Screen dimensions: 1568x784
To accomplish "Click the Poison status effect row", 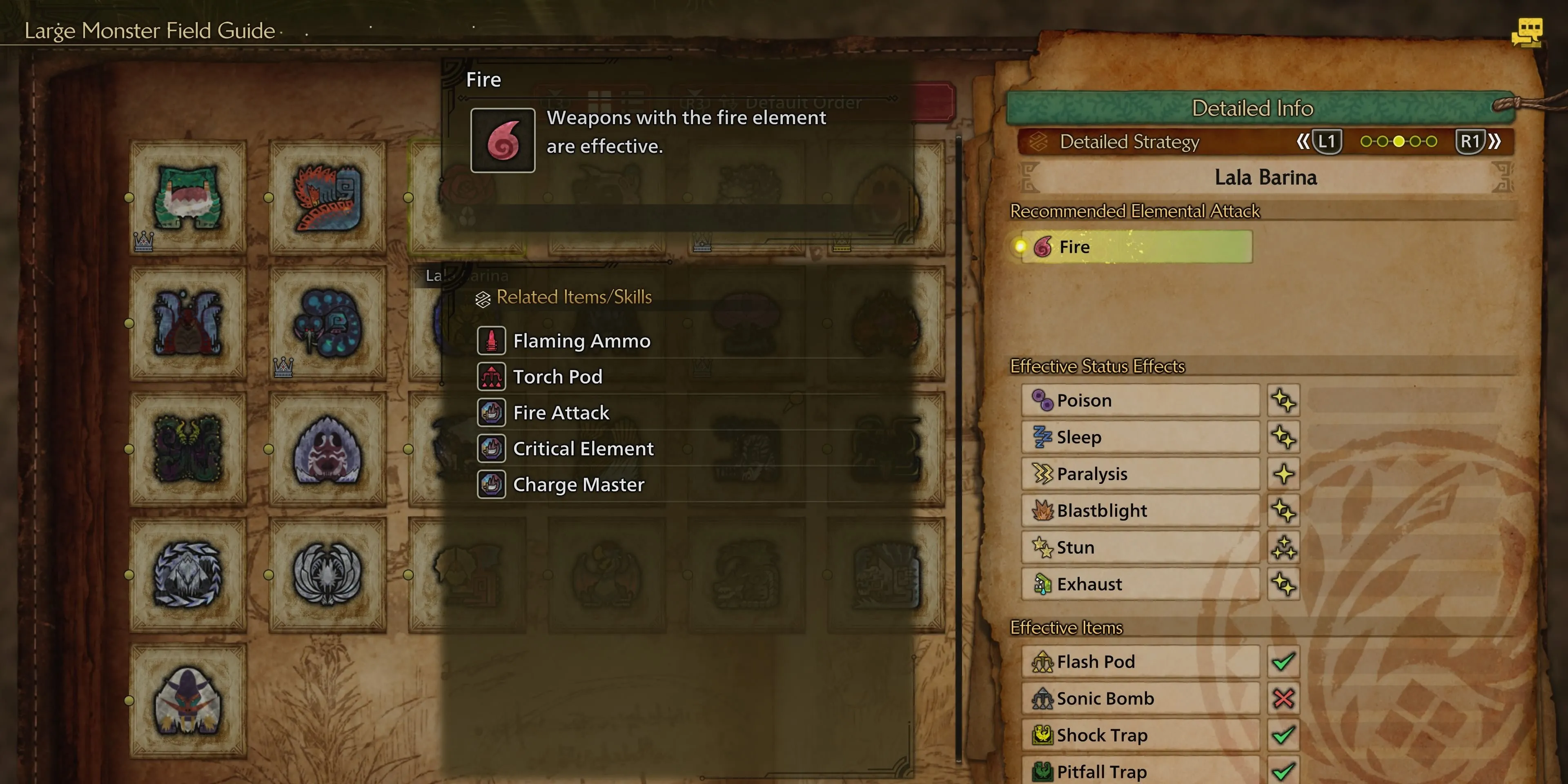I will tap(1140, 401).
